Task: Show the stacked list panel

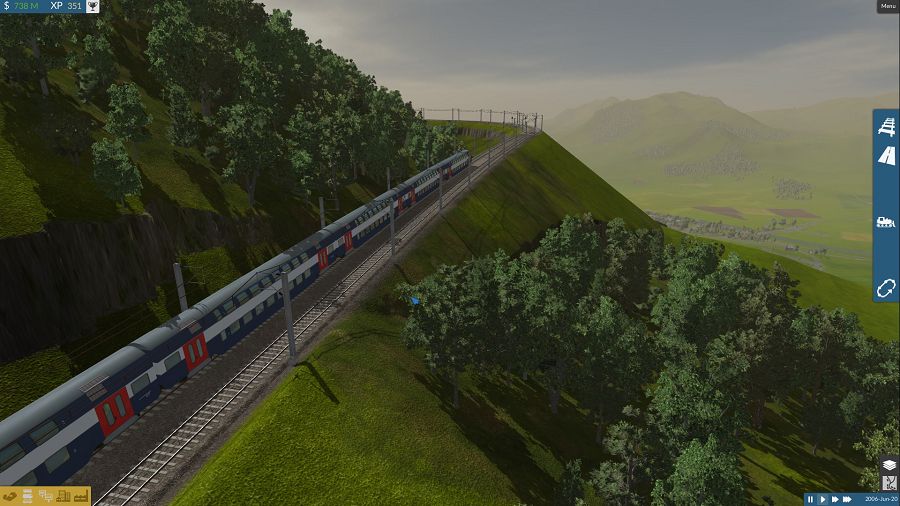Action: 28,496
